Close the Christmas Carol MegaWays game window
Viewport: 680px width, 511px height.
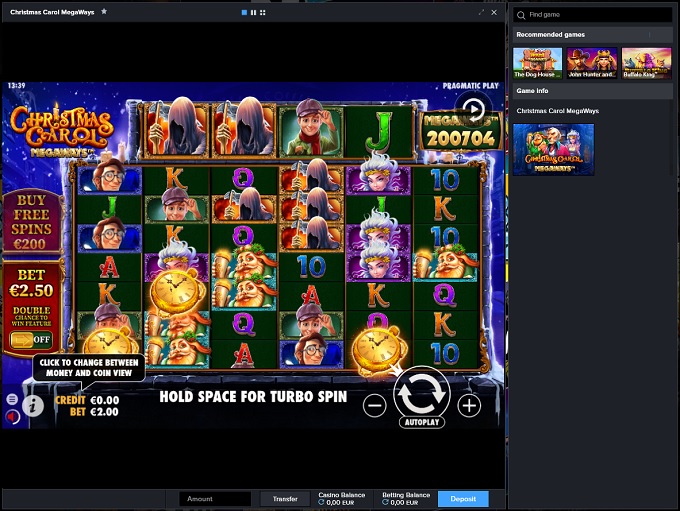494,12
